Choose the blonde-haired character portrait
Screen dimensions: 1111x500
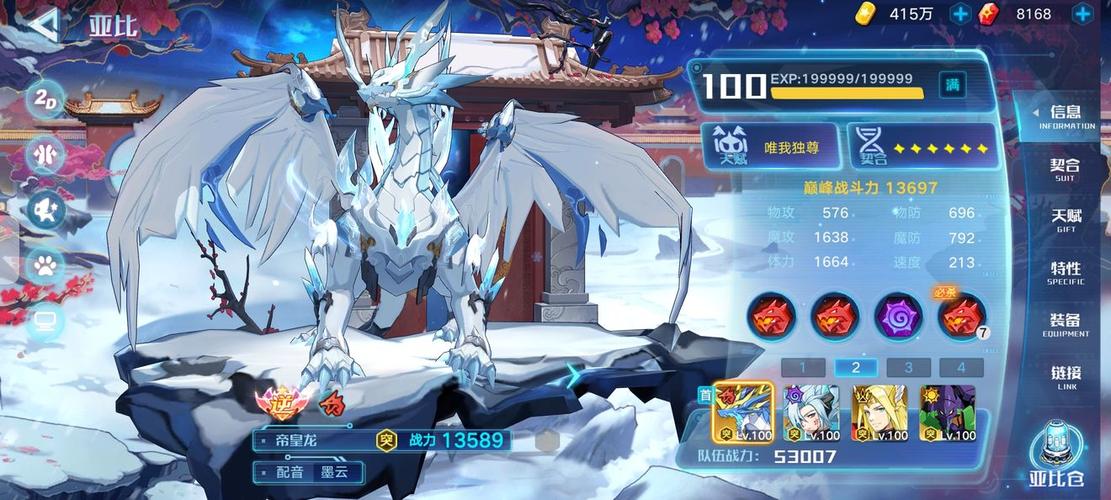point(879,410)
